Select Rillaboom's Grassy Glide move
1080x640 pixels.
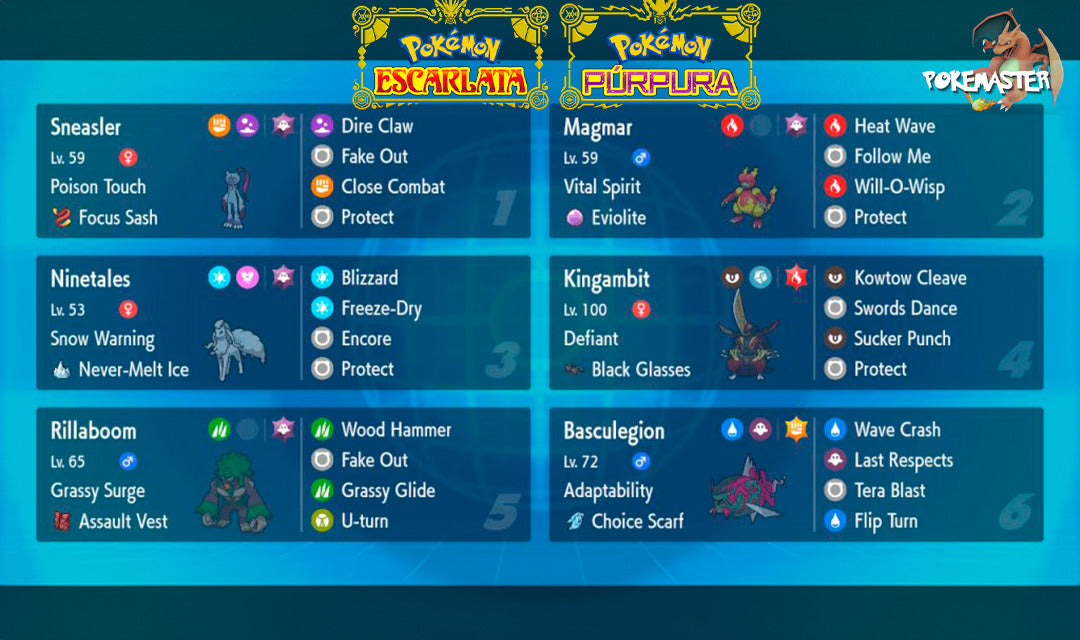(387, 491)
